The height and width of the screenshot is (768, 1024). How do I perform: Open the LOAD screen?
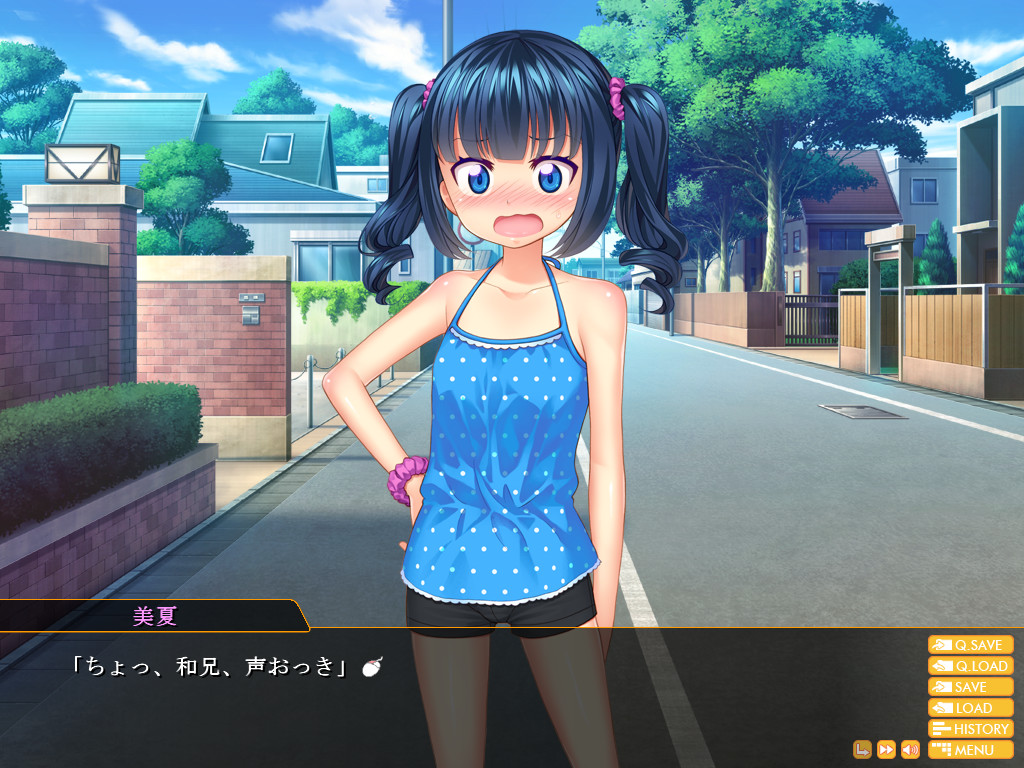pos(970,708)
